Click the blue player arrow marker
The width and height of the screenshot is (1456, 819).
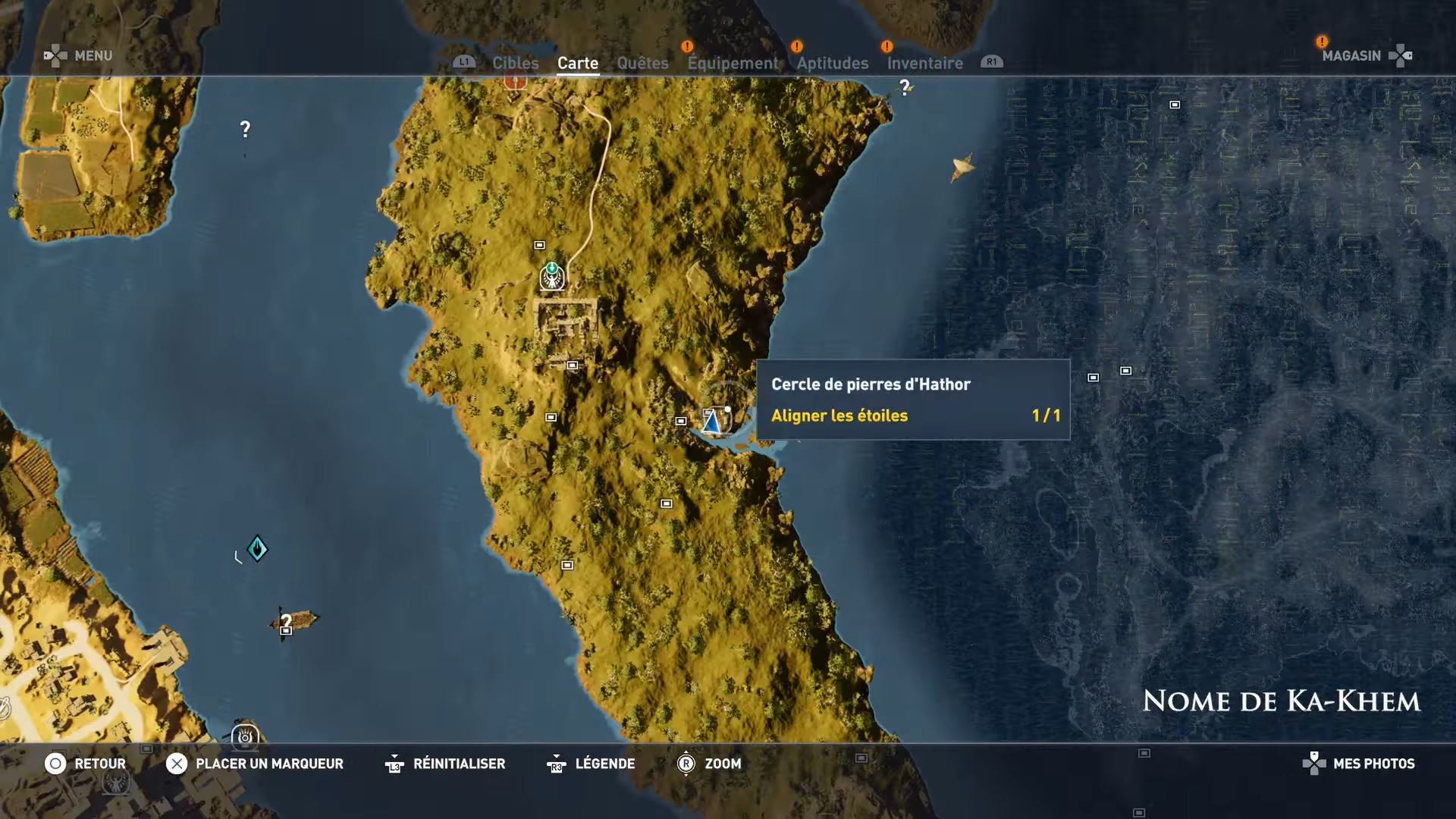coord(711,422)
